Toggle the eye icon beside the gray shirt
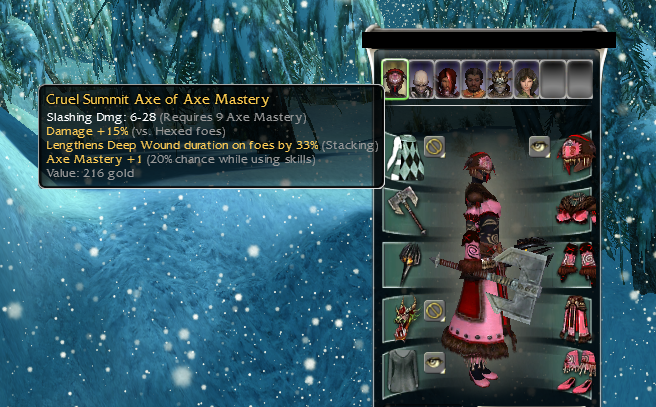The image size is (656, 407). tap(434, 361)
